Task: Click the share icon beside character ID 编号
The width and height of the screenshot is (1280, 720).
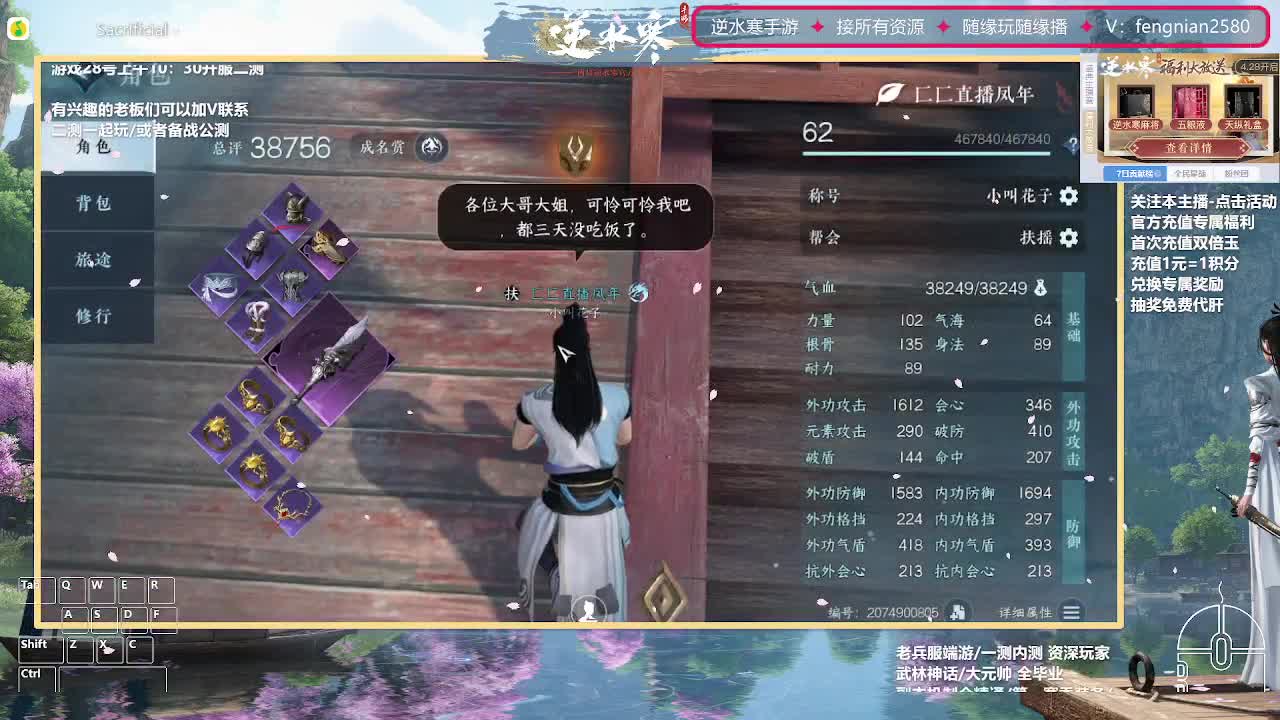Action: tap(958, 611)
